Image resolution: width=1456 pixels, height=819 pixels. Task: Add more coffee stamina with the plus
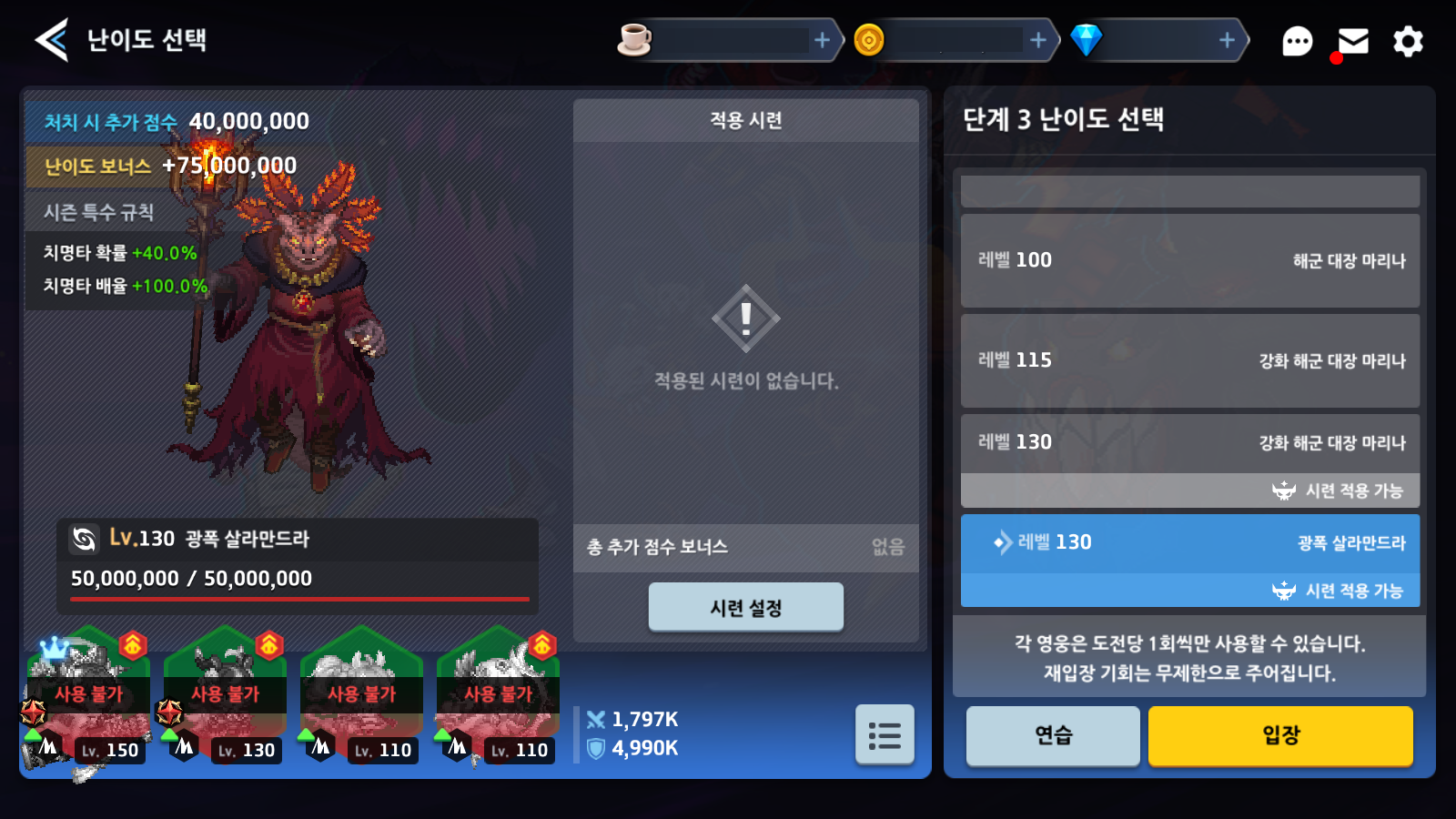[822, 40]
